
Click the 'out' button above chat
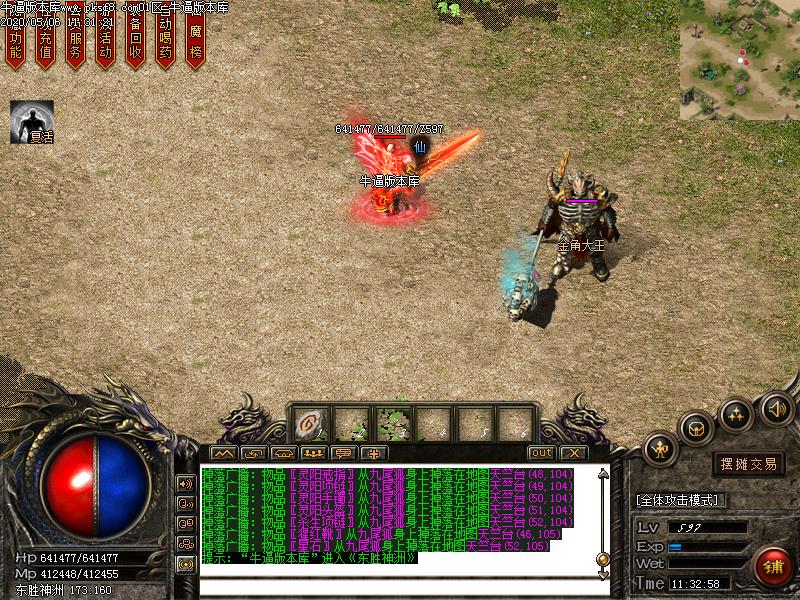[x=541, y=453]
